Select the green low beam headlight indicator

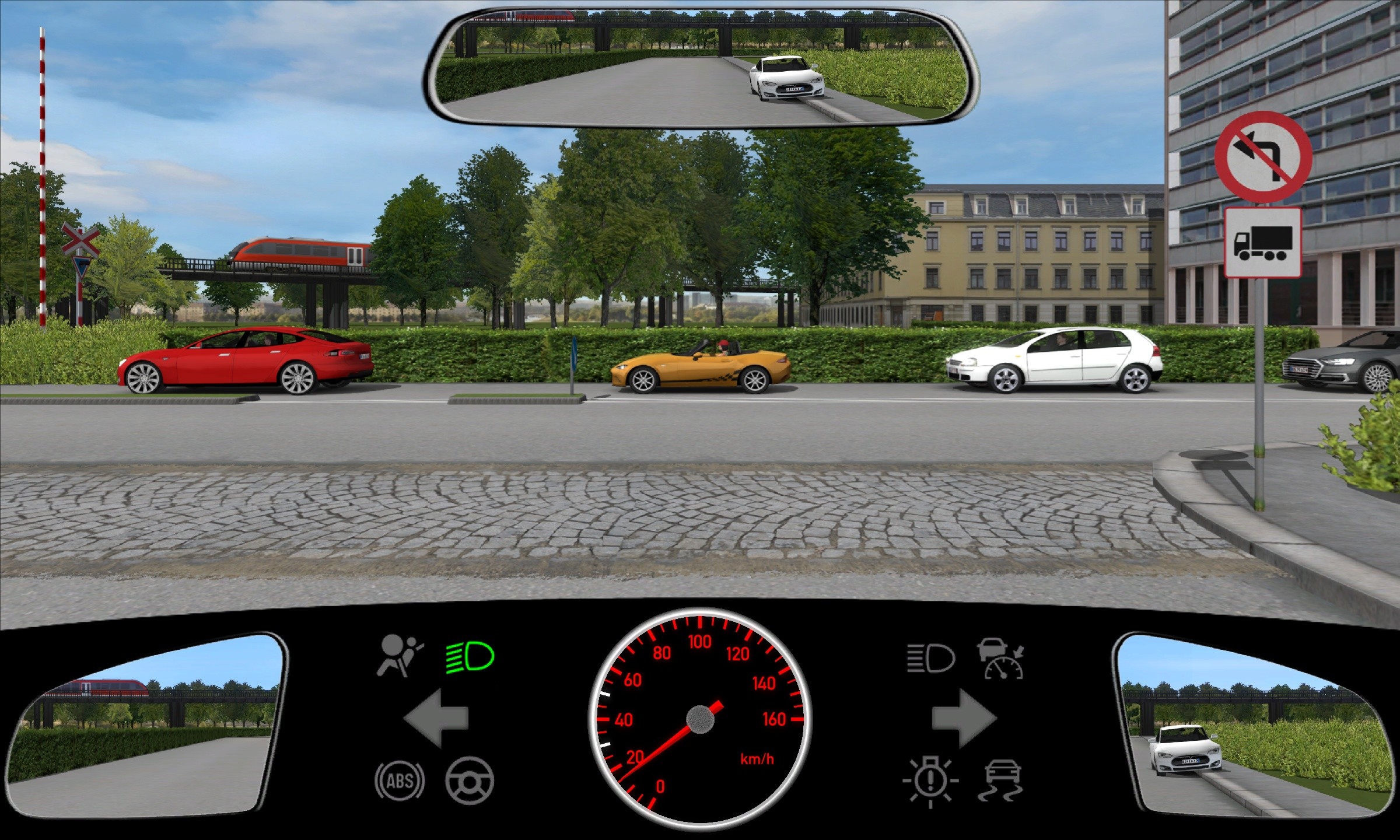click(470, 657)
